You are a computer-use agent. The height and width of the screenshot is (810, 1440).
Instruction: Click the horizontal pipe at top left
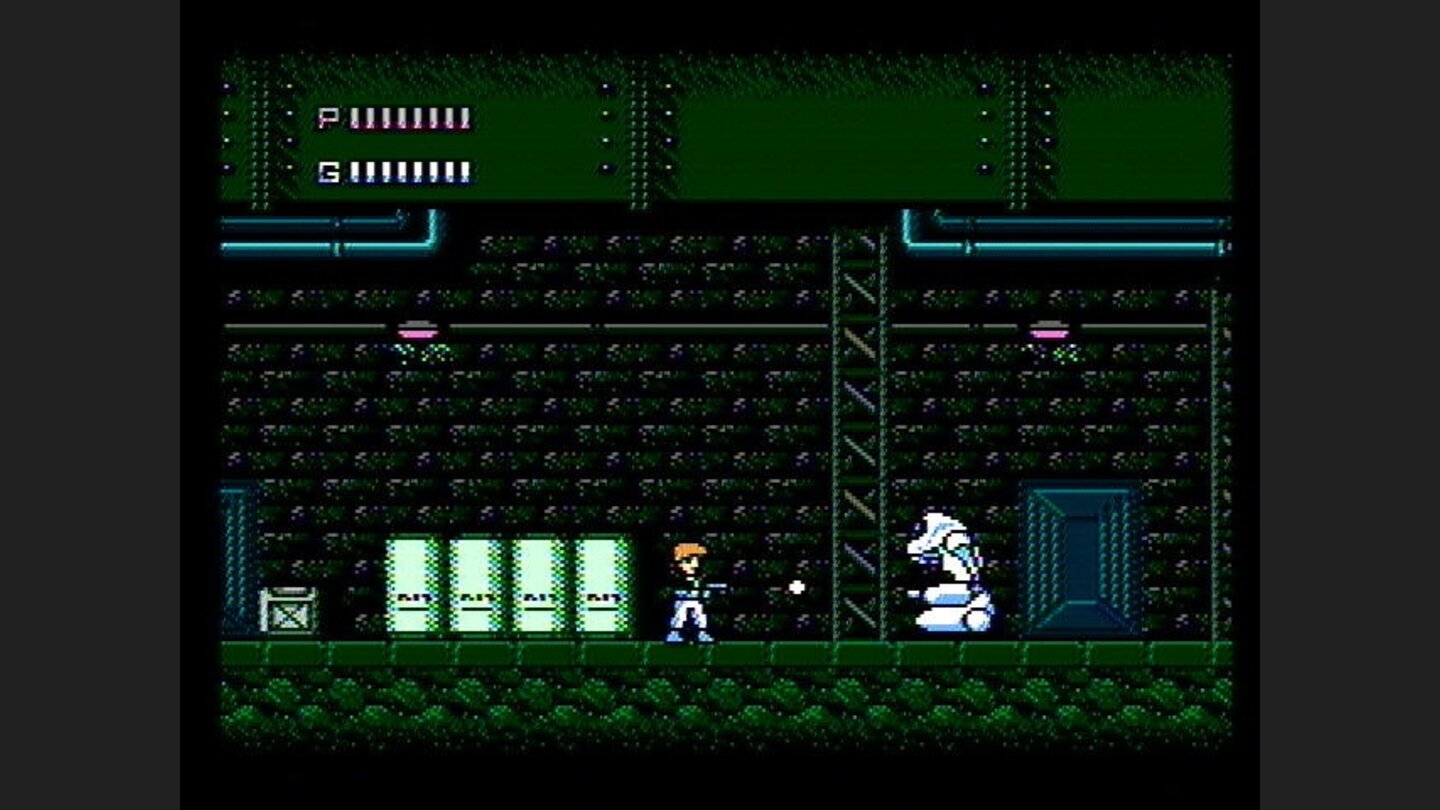click(x=330, y=233)
